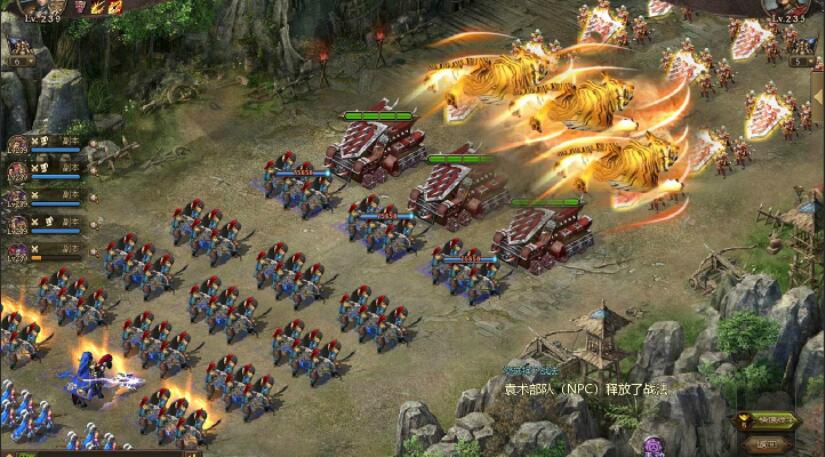Click the brown return button below the green one
Screen dimensions: 825x457
[765, 444]
